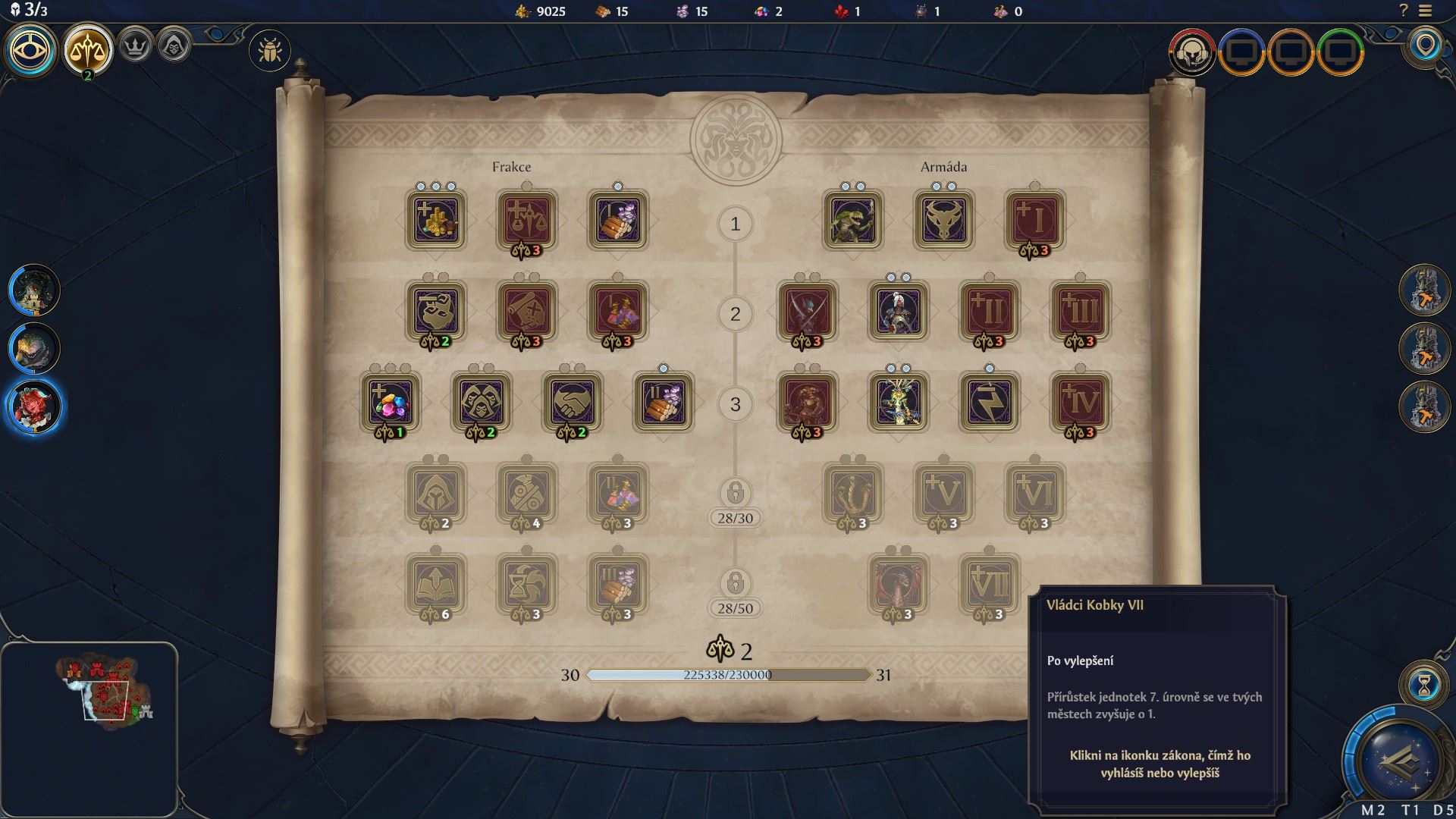Choose the Roman numeral I army law
Viewport: 1456px width, 819px height.
coord(1034,220)
